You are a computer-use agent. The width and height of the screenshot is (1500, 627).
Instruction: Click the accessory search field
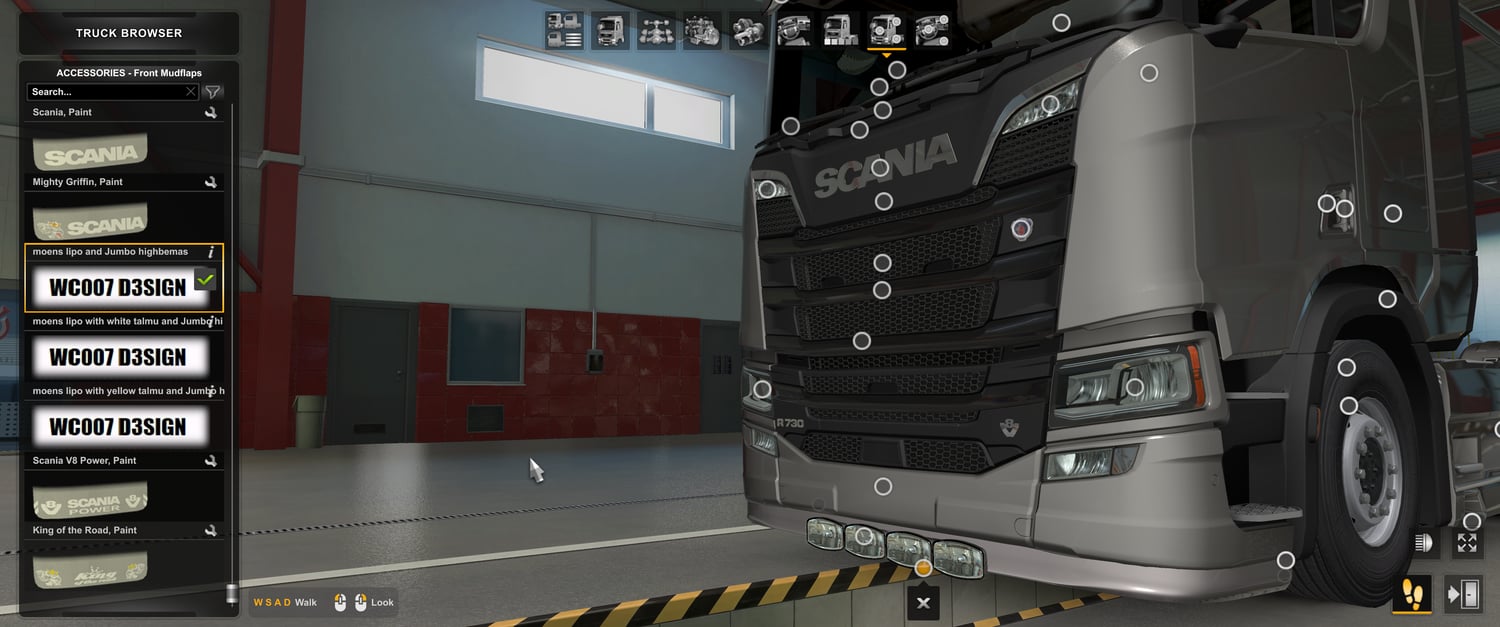point(105,92)
